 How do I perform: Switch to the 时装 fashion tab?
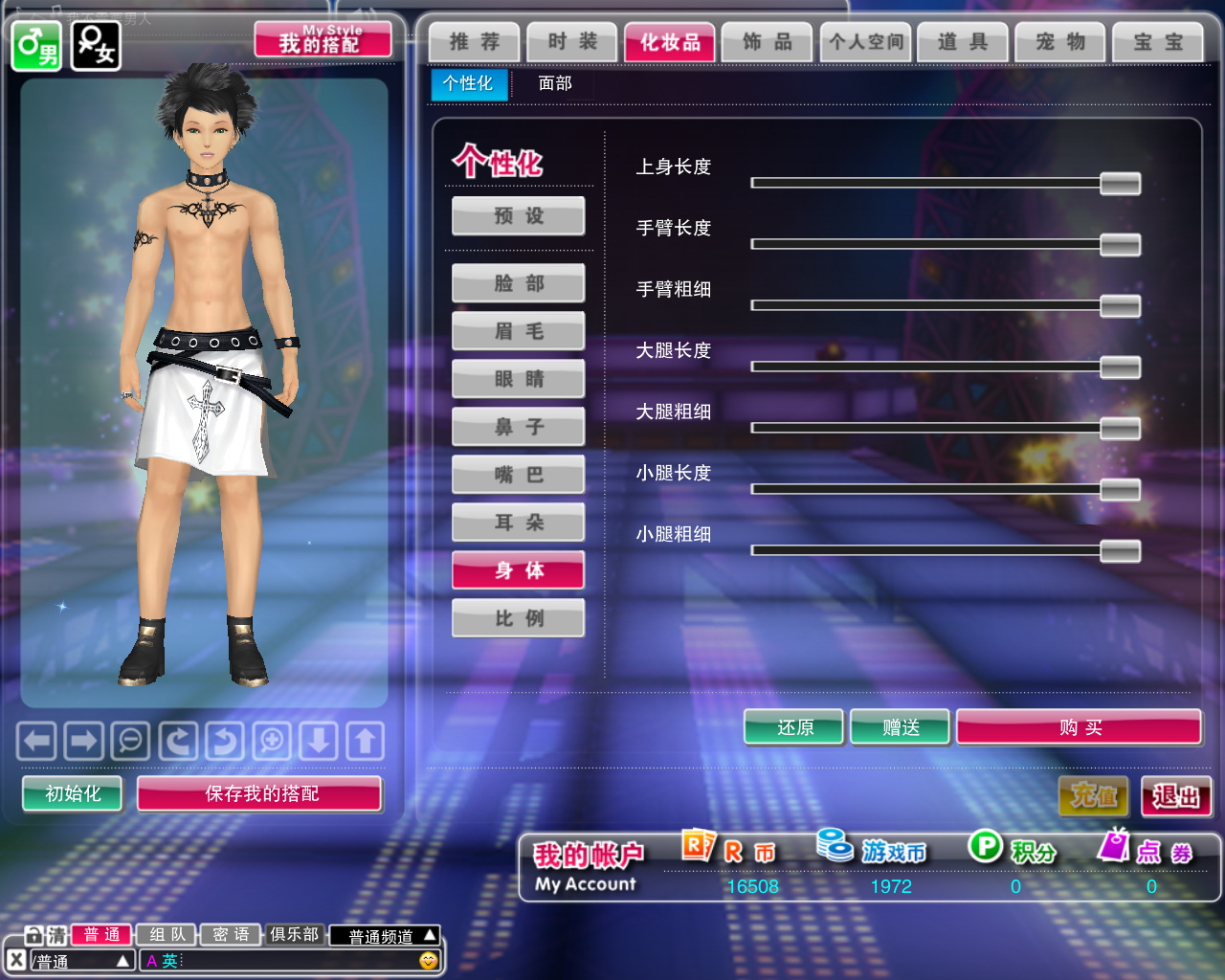[572, 42]
